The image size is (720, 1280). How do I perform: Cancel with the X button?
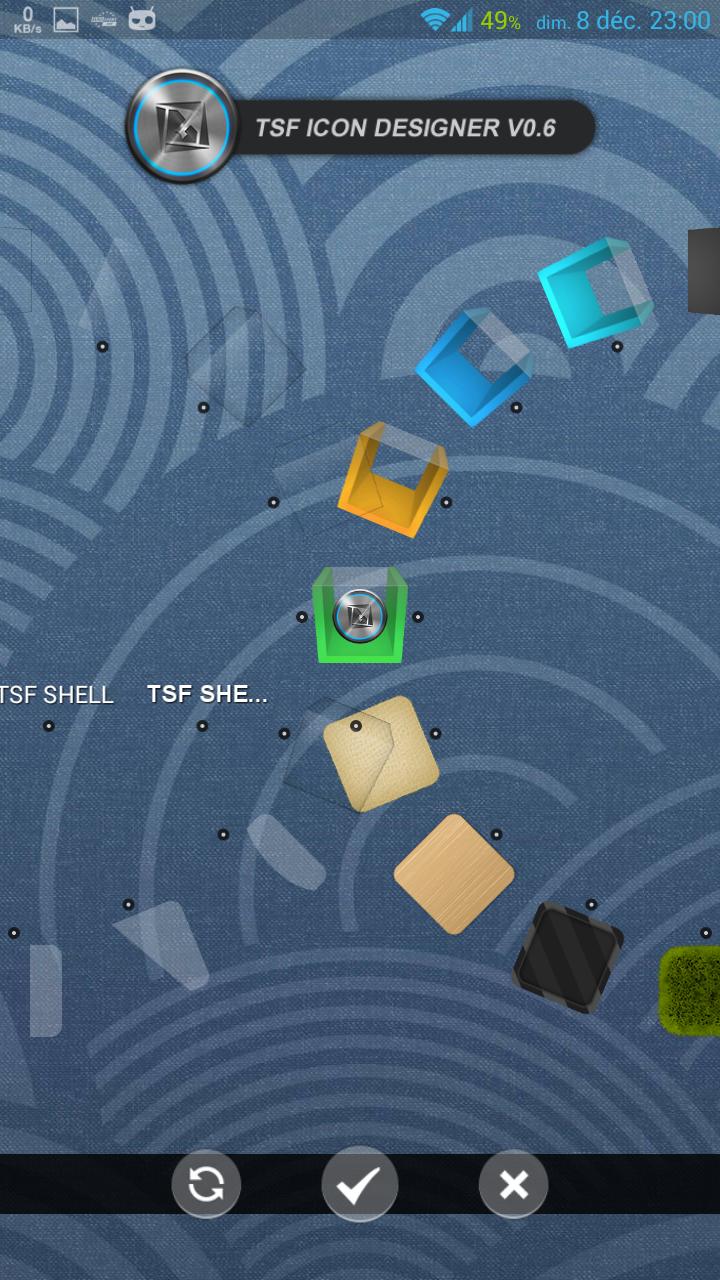(x=513, y=1184)
